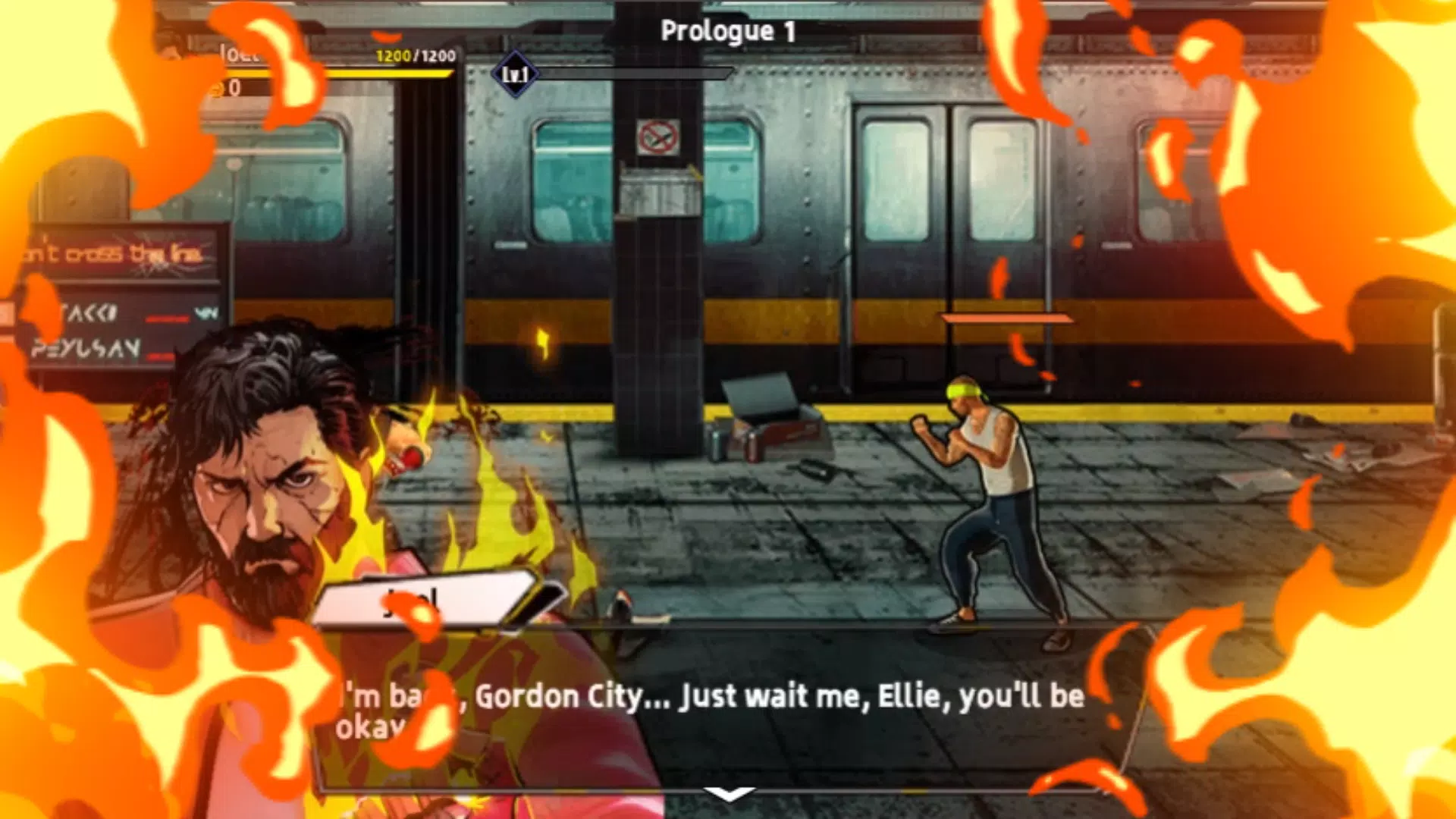The width and height of the screenshot is (1456, 819).
Task: Click the 1200/1200 HP counter
Action: pyautogui.click(x=413, y=55)
